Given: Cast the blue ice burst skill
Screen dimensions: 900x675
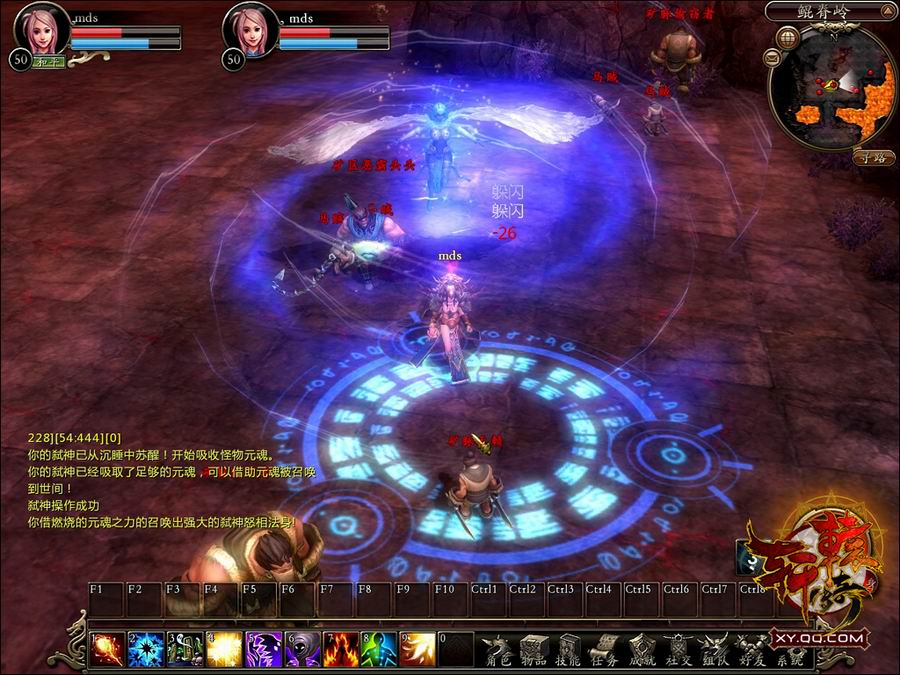Looking at the screenshot, I should pos(144,648).
